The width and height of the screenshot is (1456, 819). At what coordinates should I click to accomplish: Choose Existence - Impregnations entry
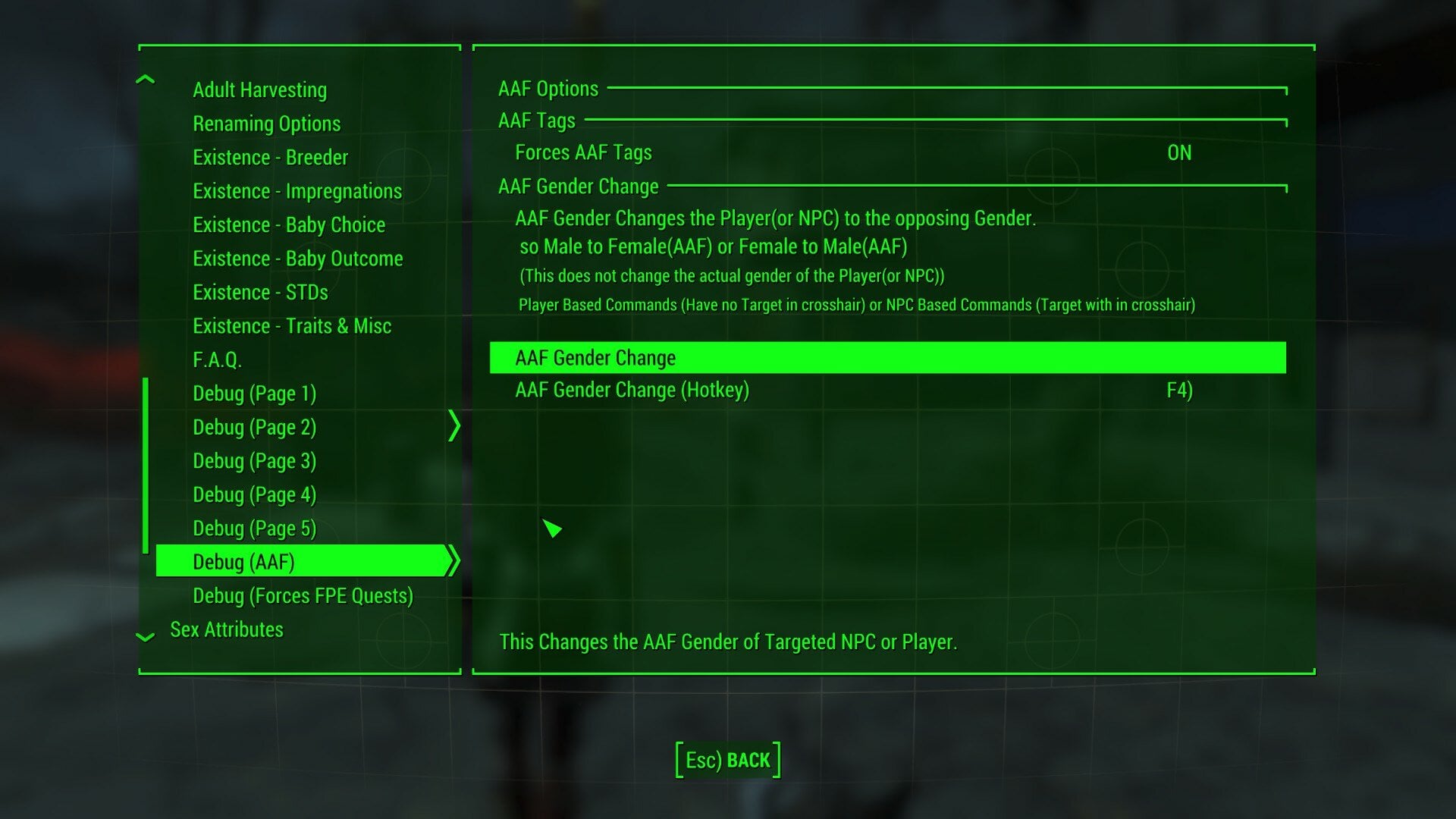tap(297, 191)
